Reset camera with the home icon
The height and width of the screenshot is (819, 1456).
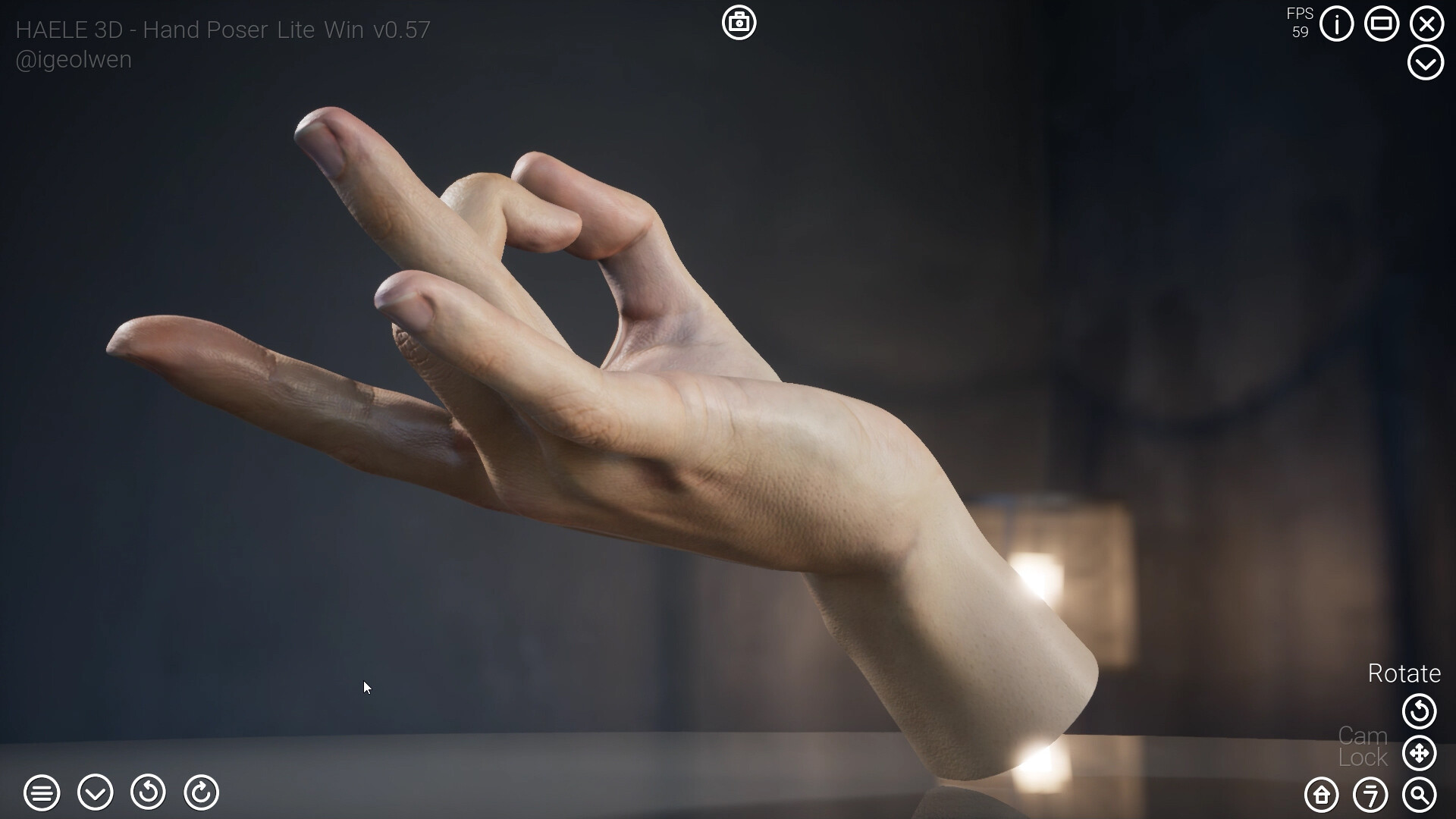click(1320, 795)
